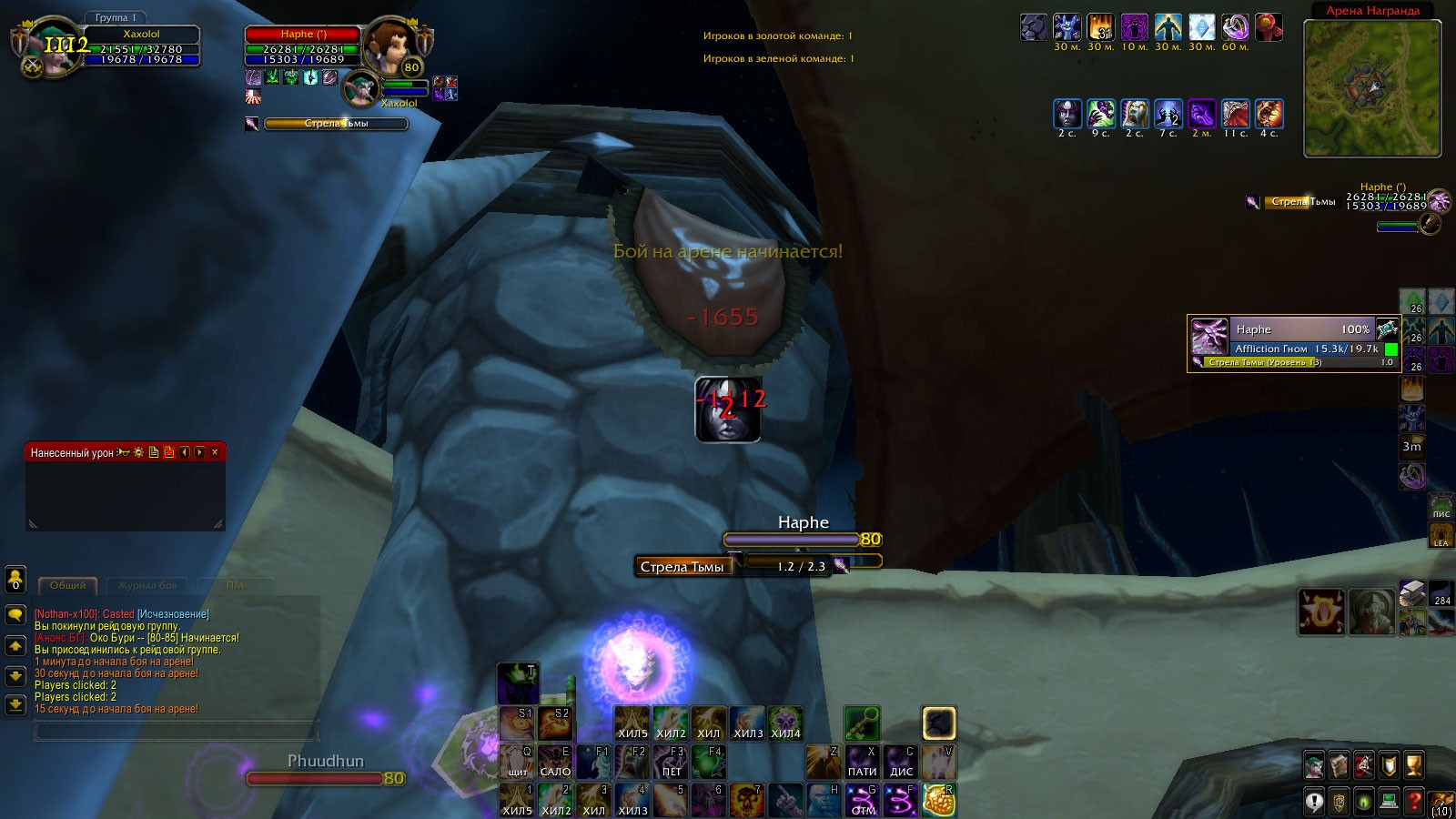The height and width of the screenshot is (819, 1456).
Task: Open the red question mark help button
Action: point(1413,802)
